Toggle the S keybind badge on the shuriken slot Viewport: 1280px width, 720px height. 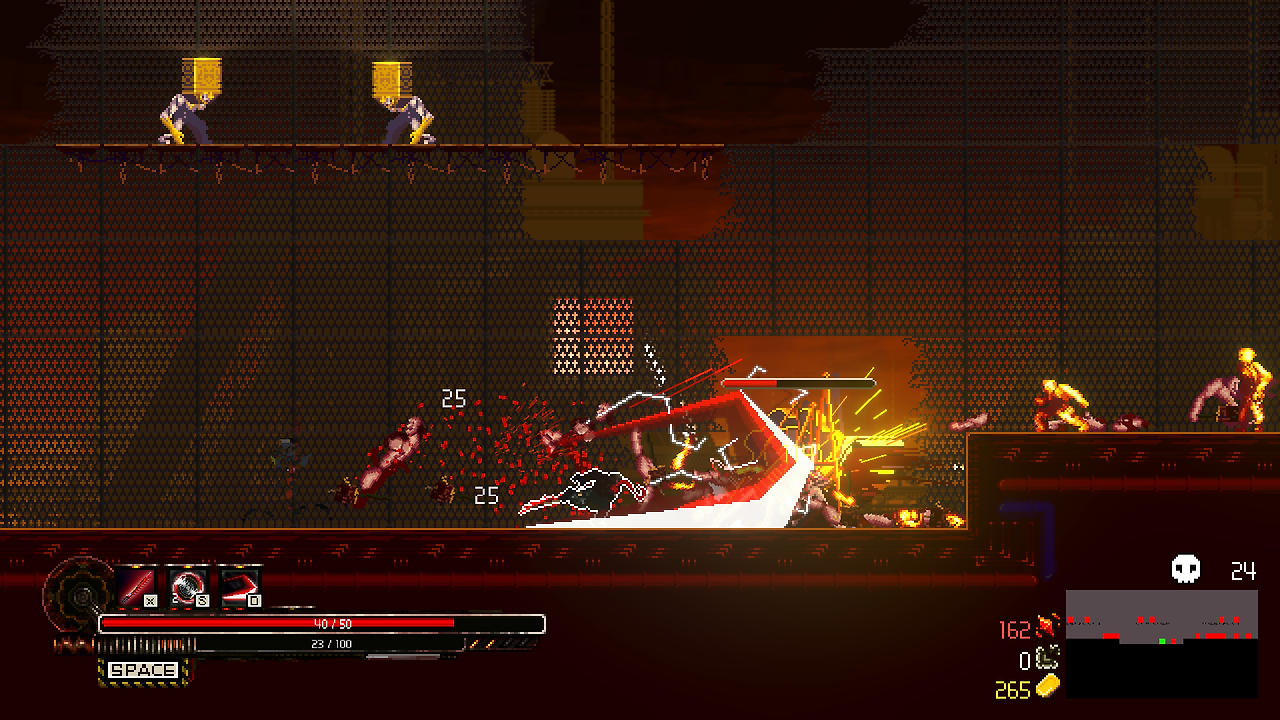pos(201,600)
